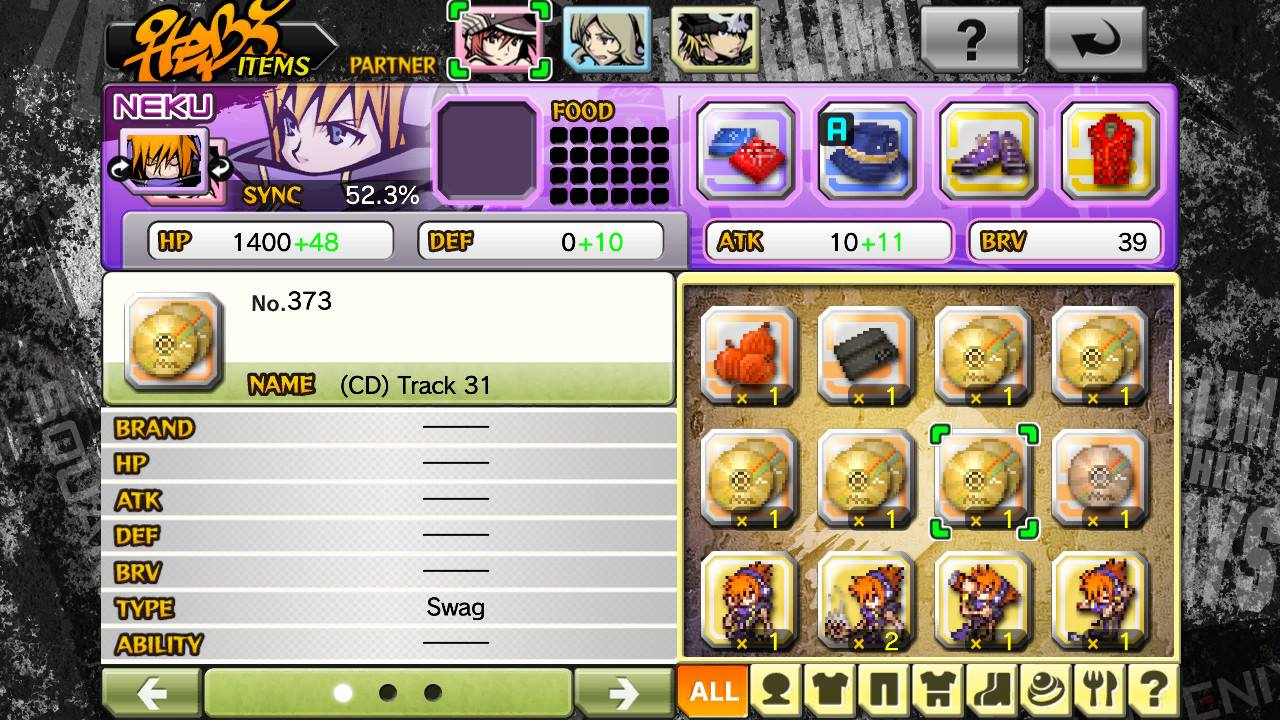The width and height of the screenshot is (1280, 720).
Task: Filter items using the shirt icon
Action: 832,690
